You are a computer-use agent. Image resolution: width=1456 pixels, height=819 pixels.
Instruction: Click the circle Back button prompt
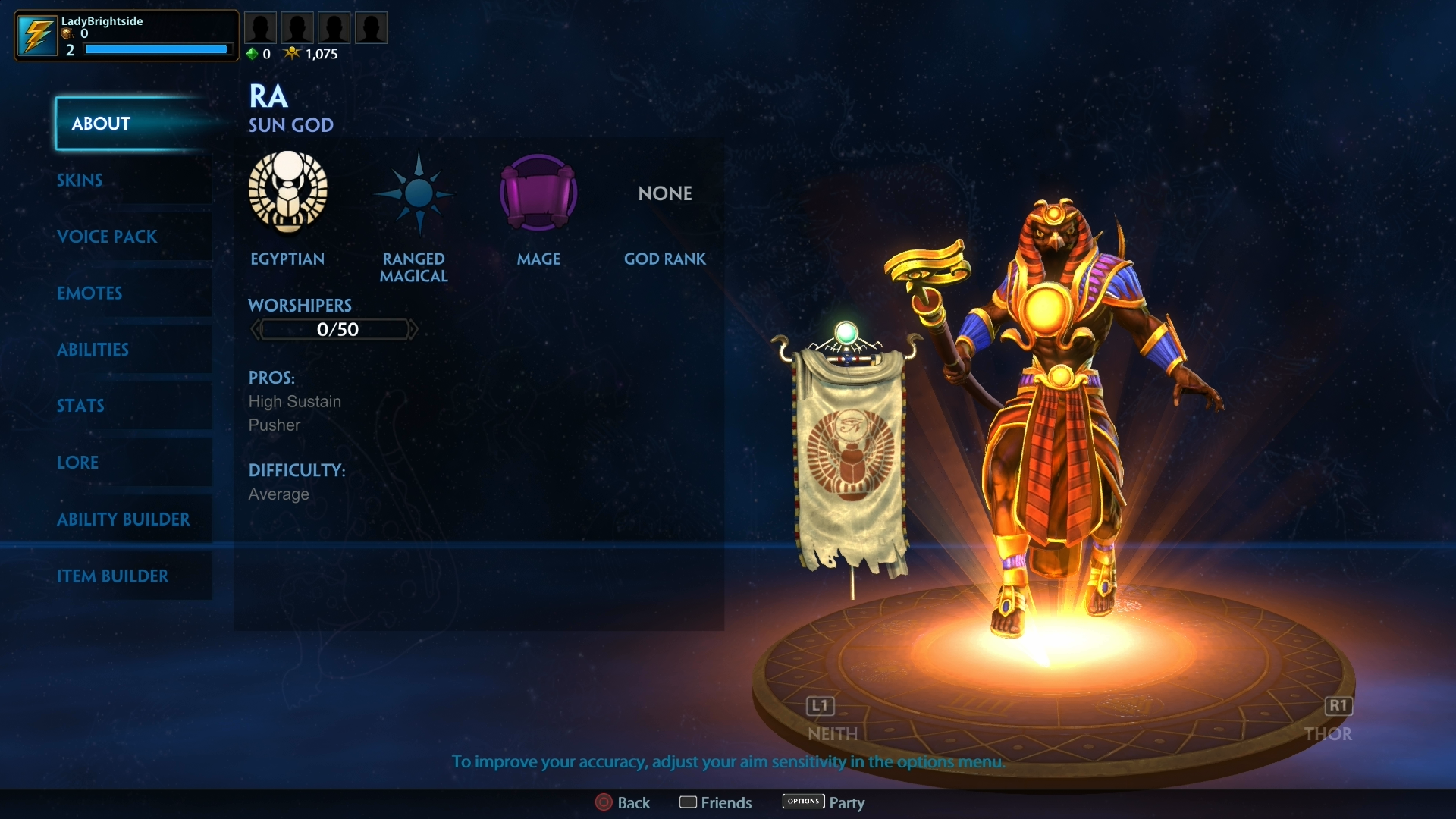coord(604,802)
